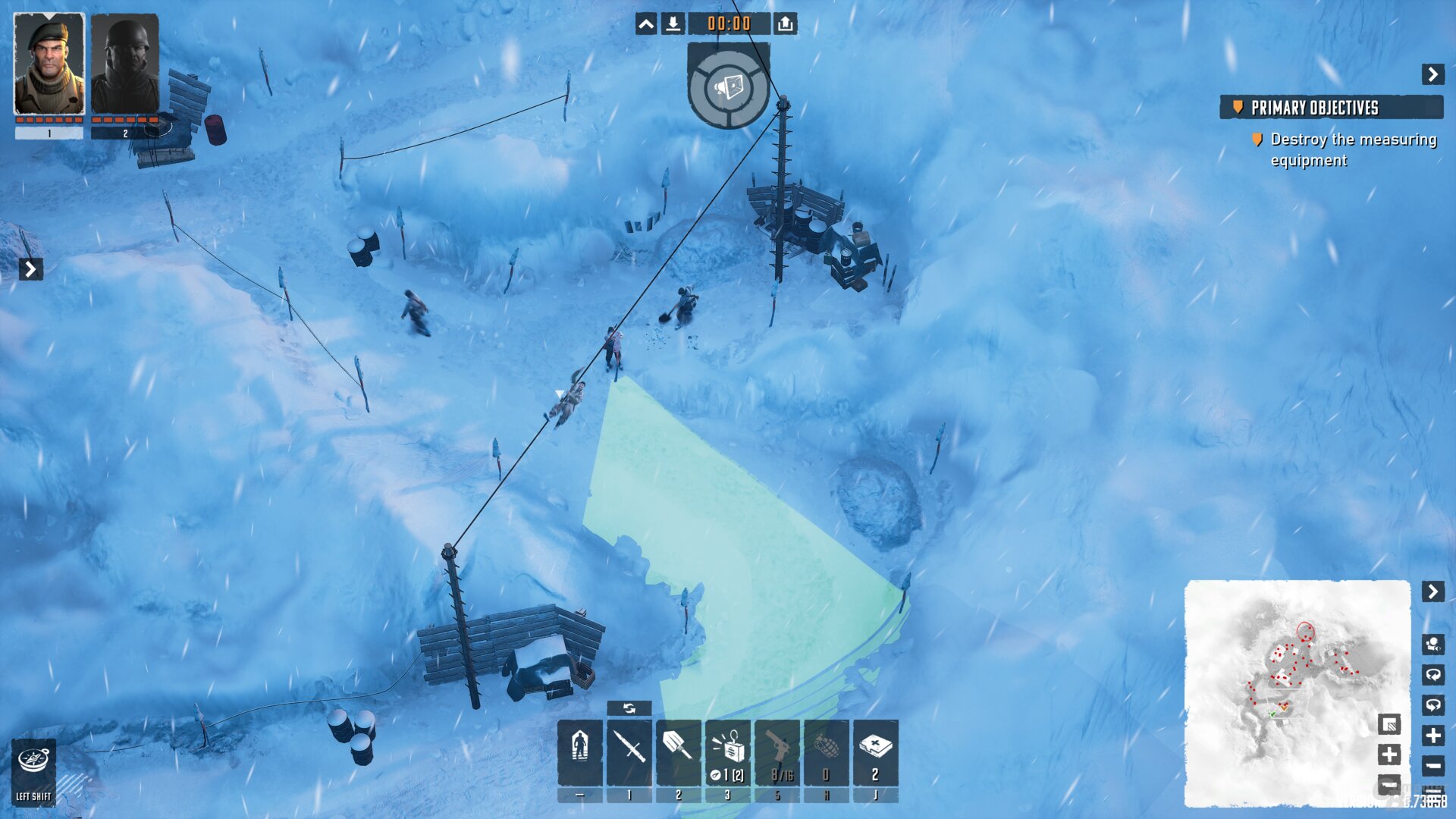Use the first aid kit slot
This screenshot has height=819, width=1456.
click(876, 752)
